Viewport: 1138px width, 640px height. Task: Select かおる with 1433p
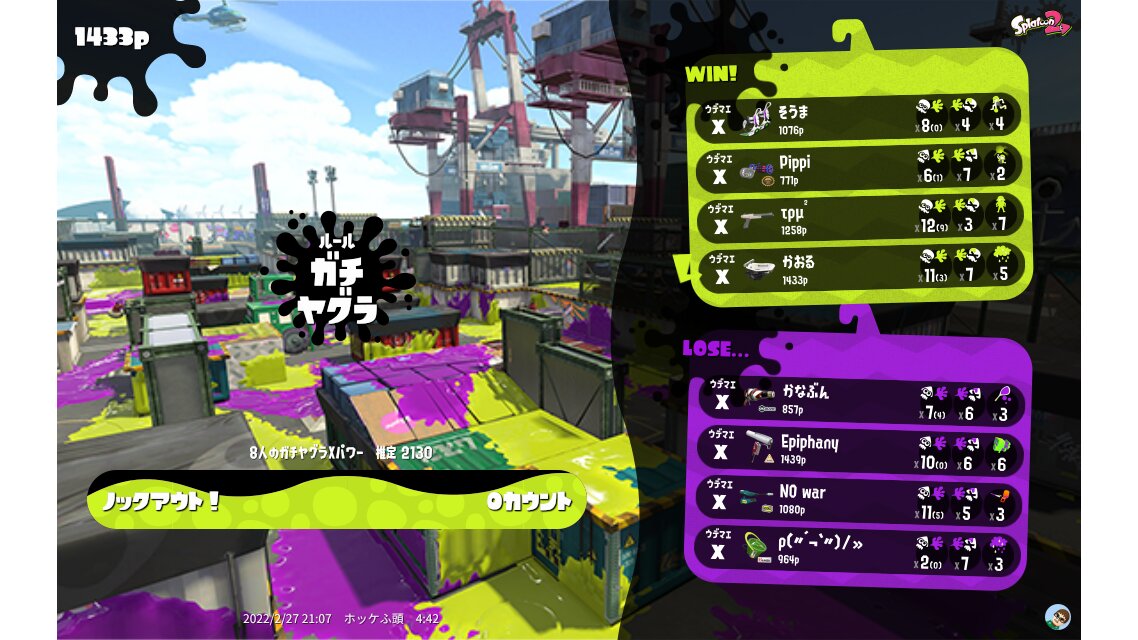coord(860,267)
